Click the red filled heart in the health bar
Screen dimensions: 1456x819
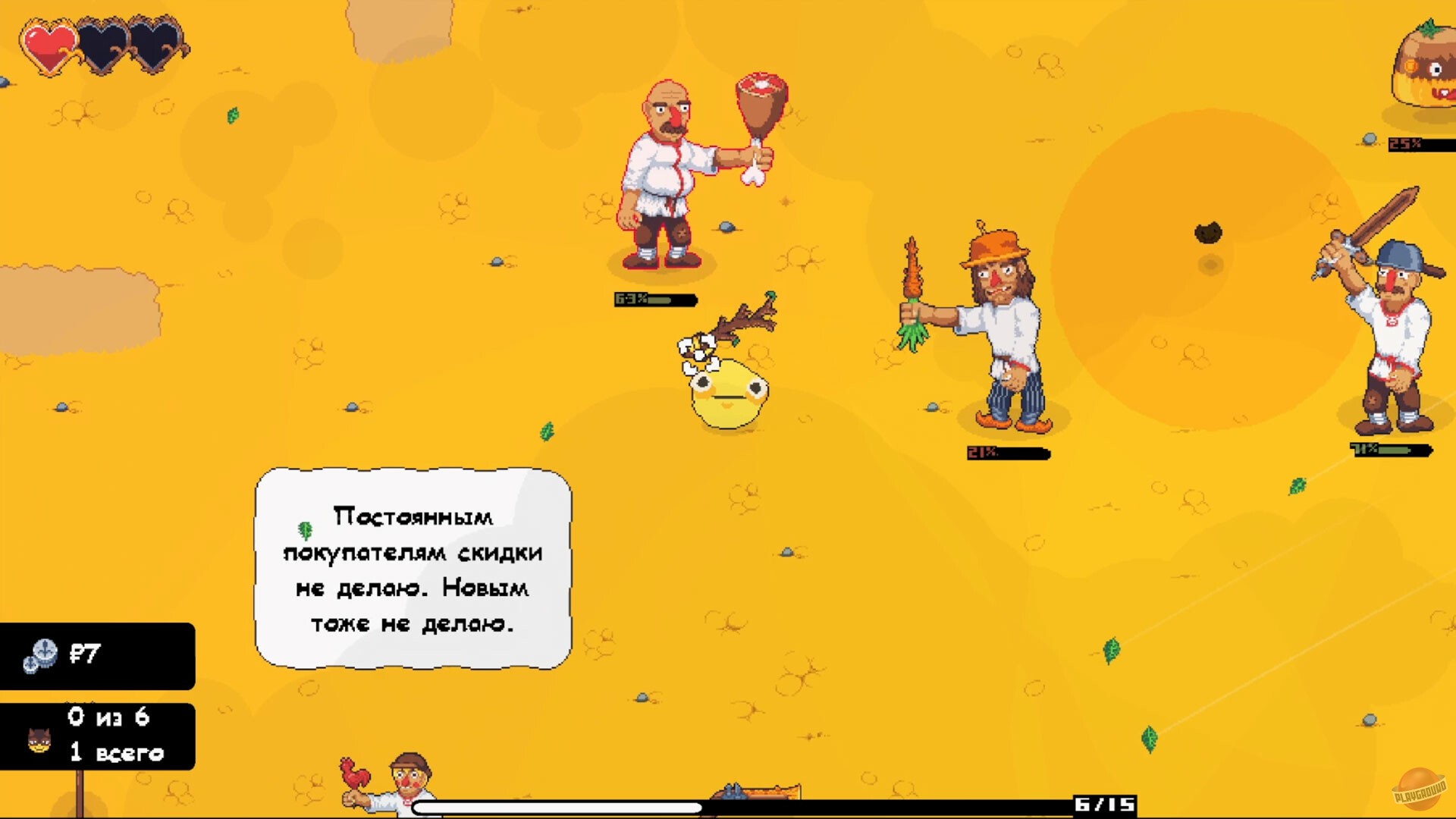tap(49, 43)
